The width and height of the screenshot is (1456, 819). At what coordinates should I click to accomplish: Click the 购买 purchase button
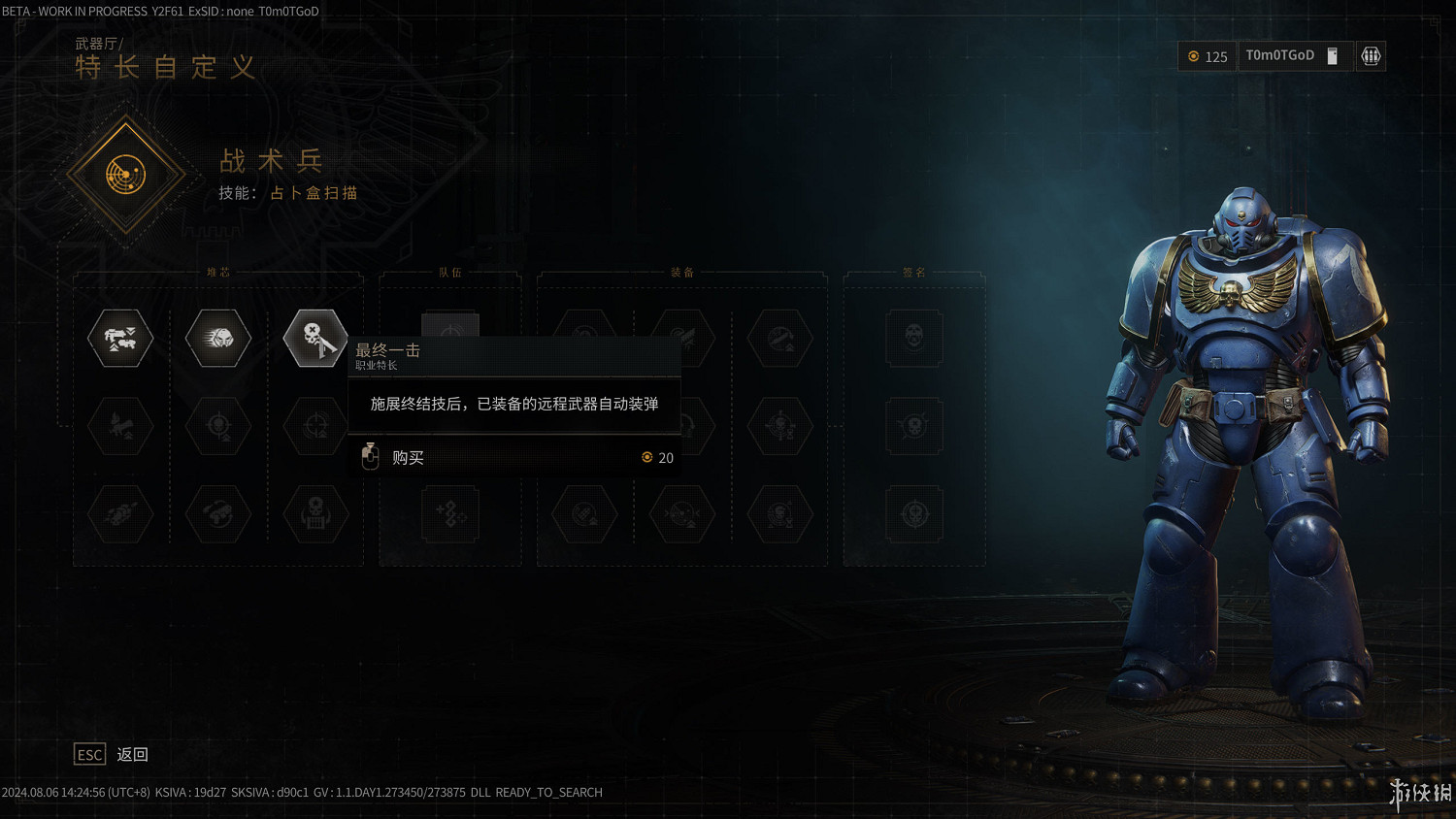(x=409, y=457)
